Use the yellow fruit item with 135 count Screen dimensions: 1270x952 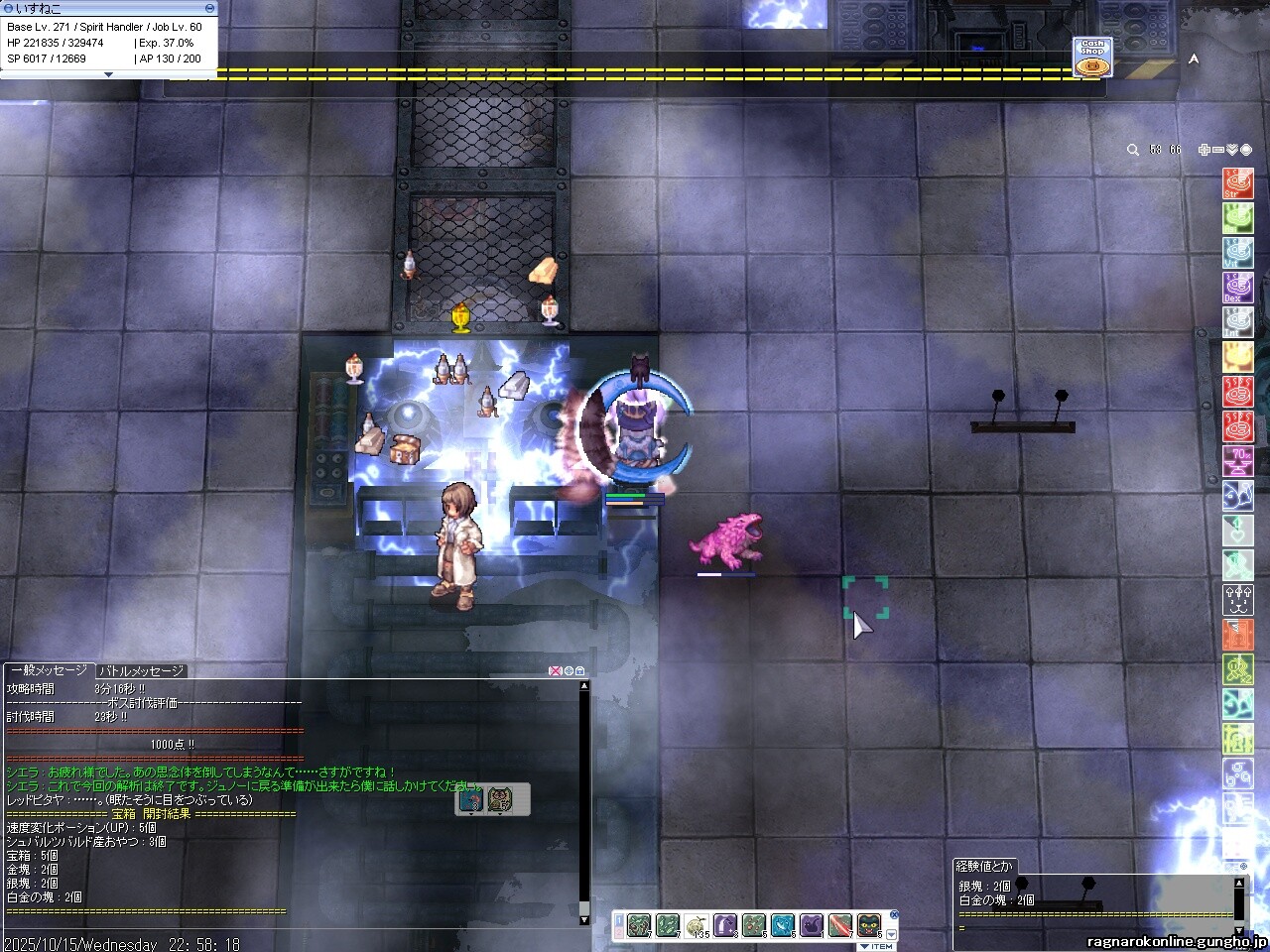(x=697, y=925)
